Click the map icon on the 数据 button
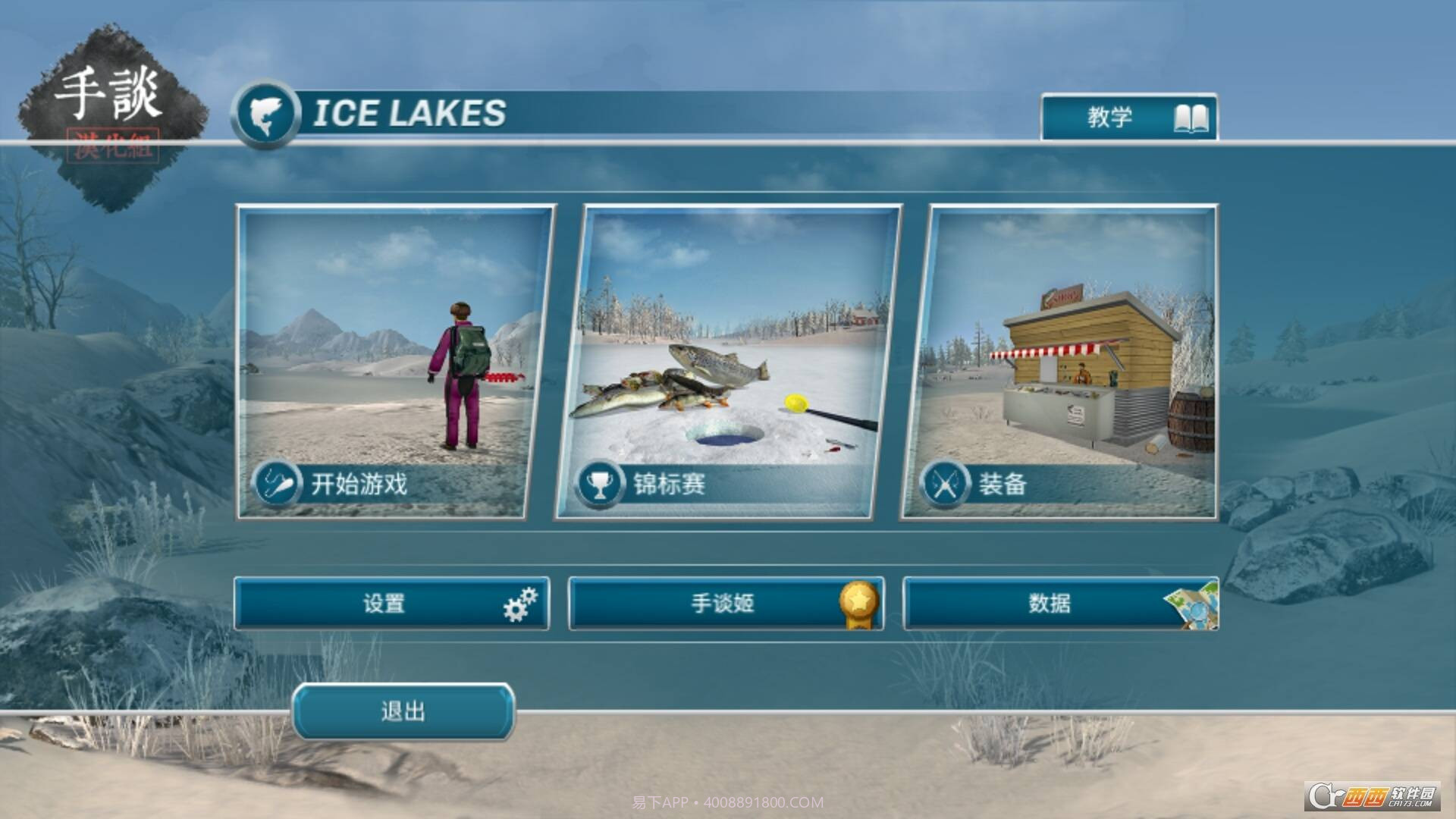This screenshot has height=819, width=1456. click(x=1195, y=604)
